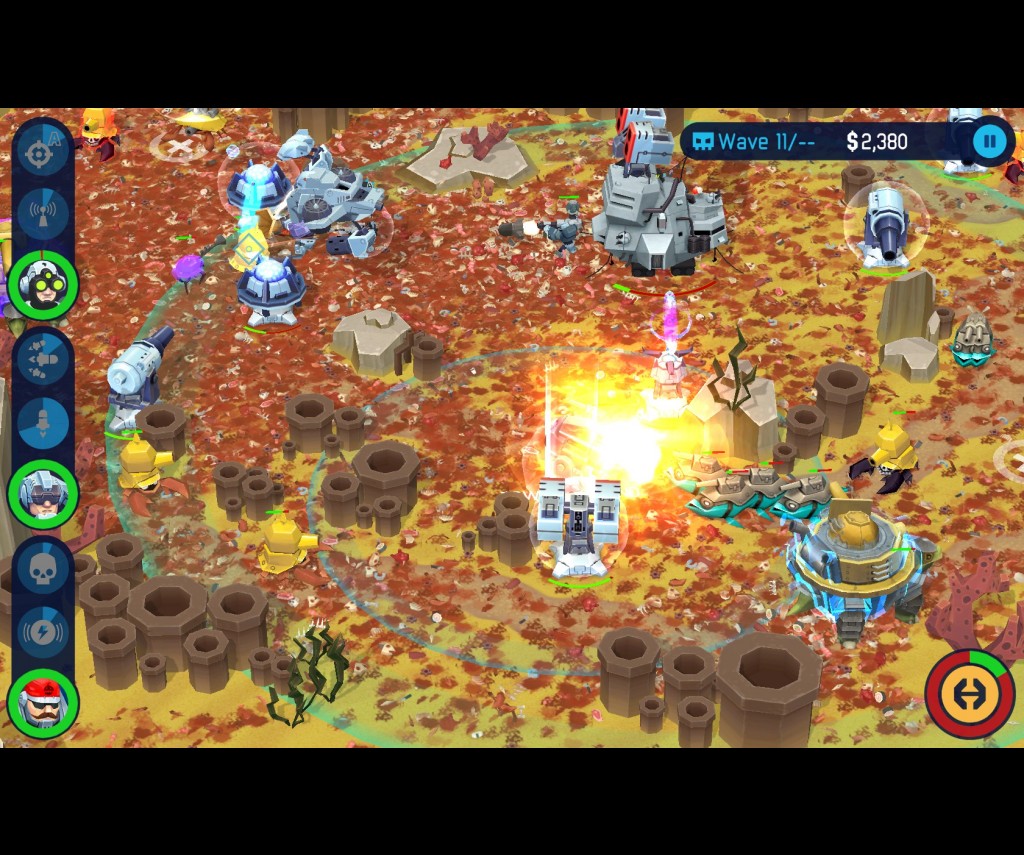Select the night-vision goggles hero portrait
The width and height of the screenshot is (1024, 855).
pos(43,286)
